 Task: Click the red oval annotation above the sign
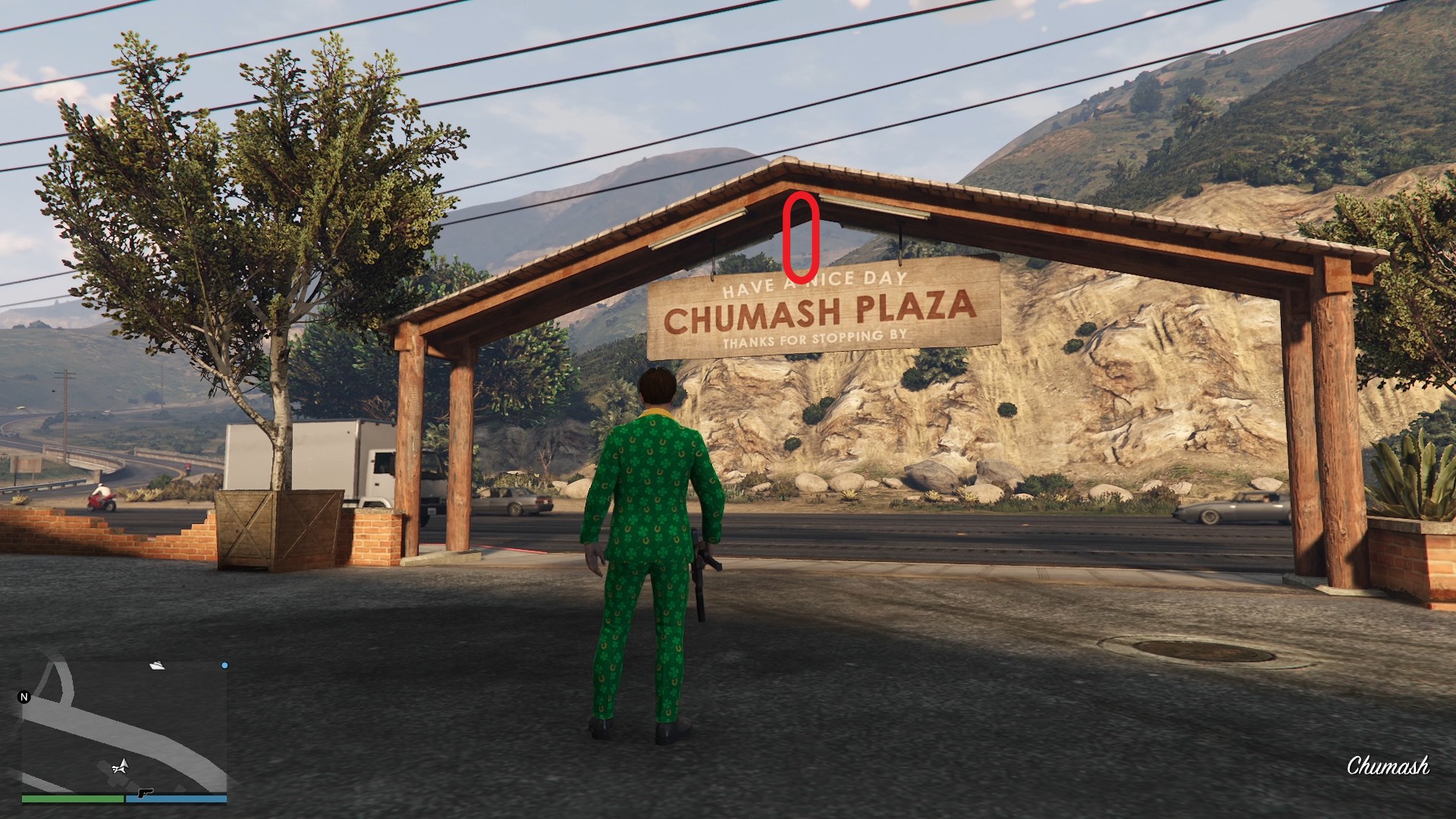[800, 239]
